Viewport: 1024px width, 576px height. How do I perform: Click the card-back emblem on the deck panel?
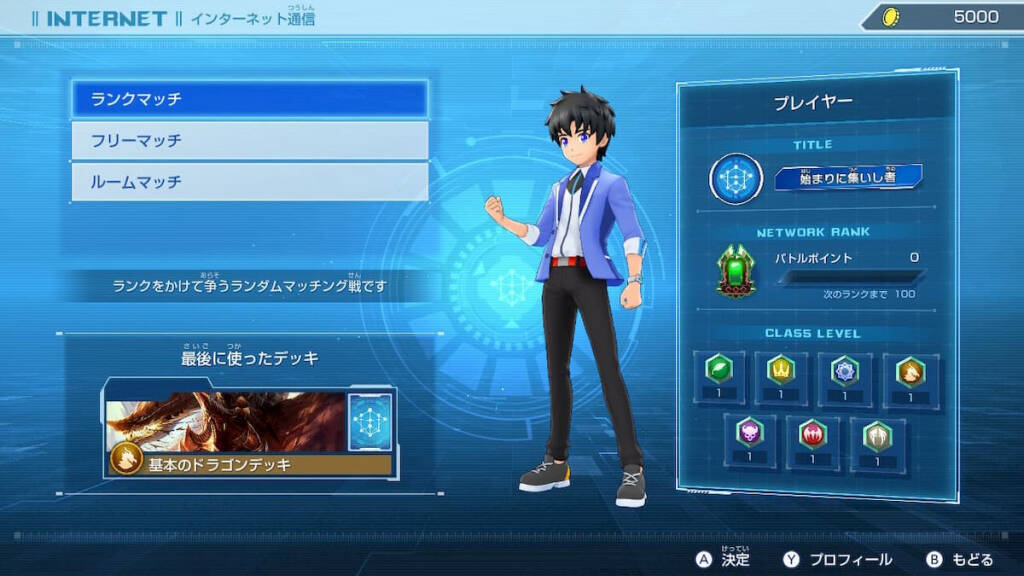(370, 421)
